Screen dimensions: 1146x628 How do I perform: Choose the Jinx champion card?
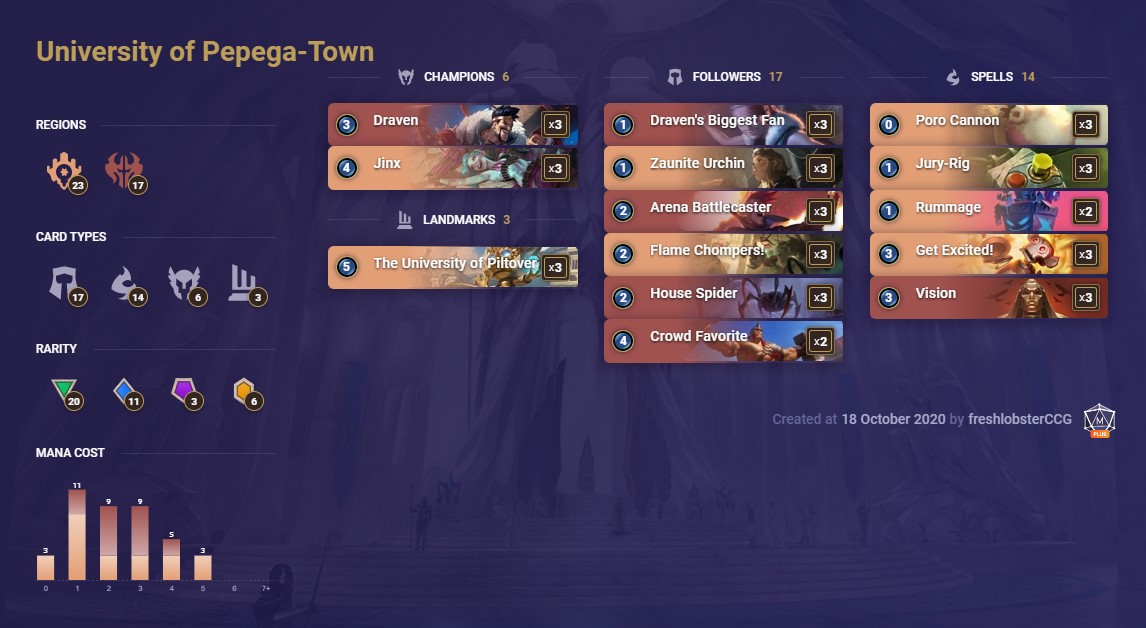click(x=452, y=167)
